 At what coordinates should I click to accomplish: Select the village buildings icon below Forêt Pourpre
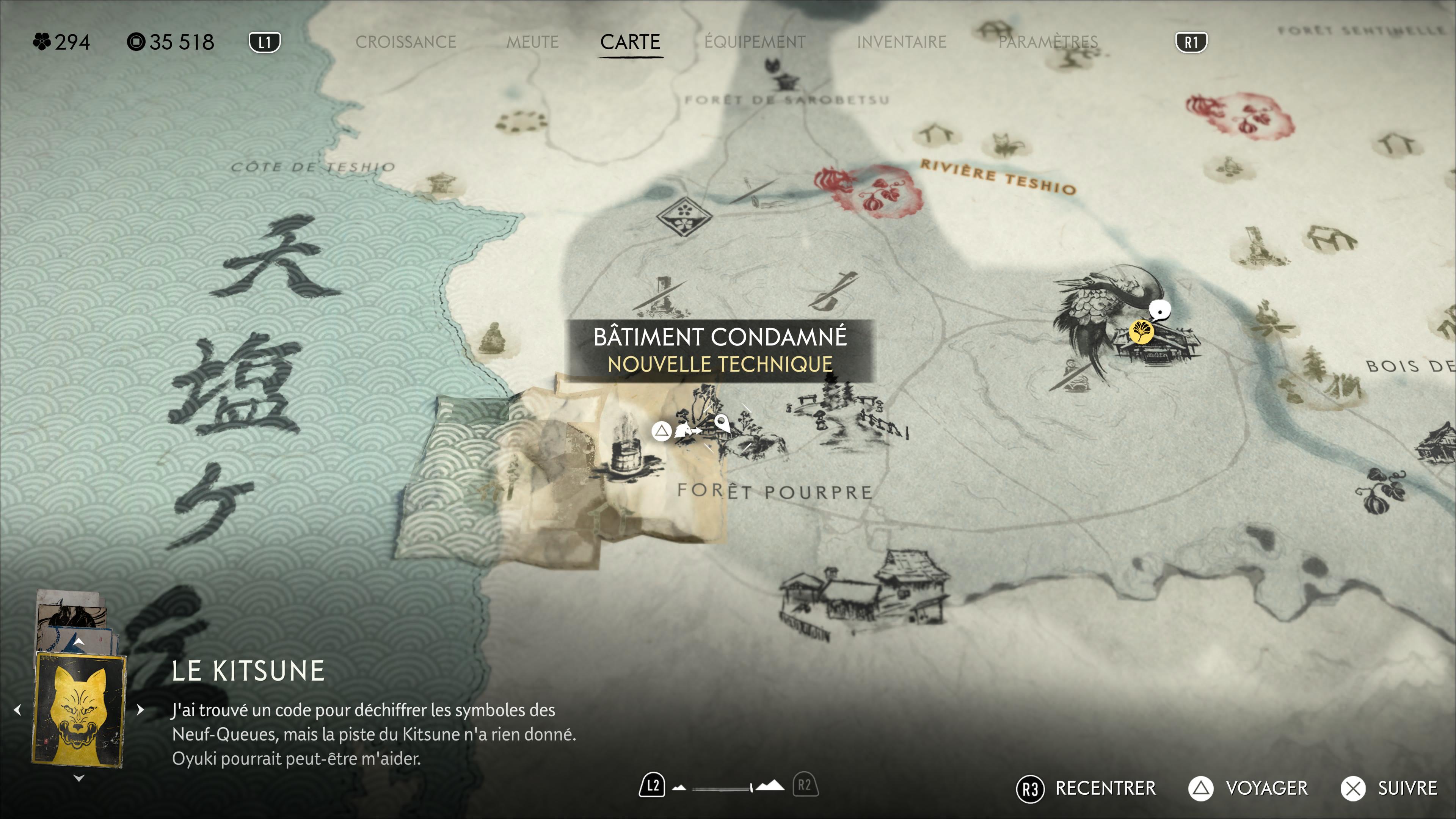862,593
